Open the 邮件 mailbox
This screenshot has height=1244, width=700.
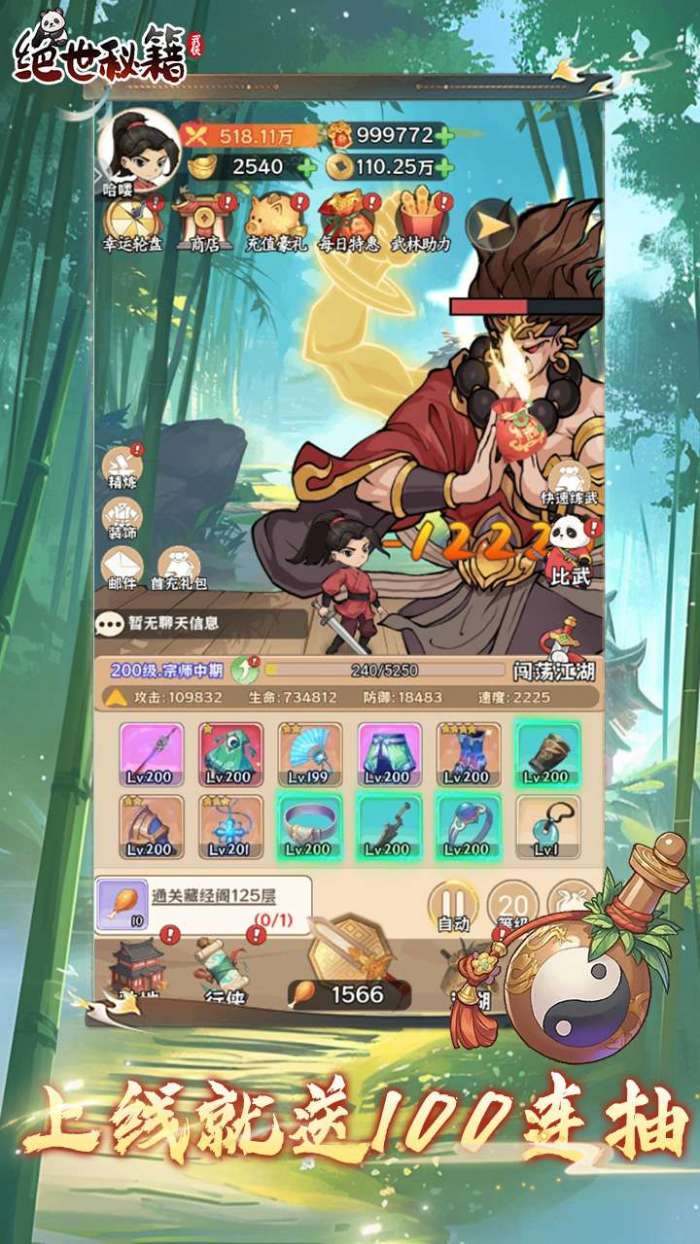122,568
